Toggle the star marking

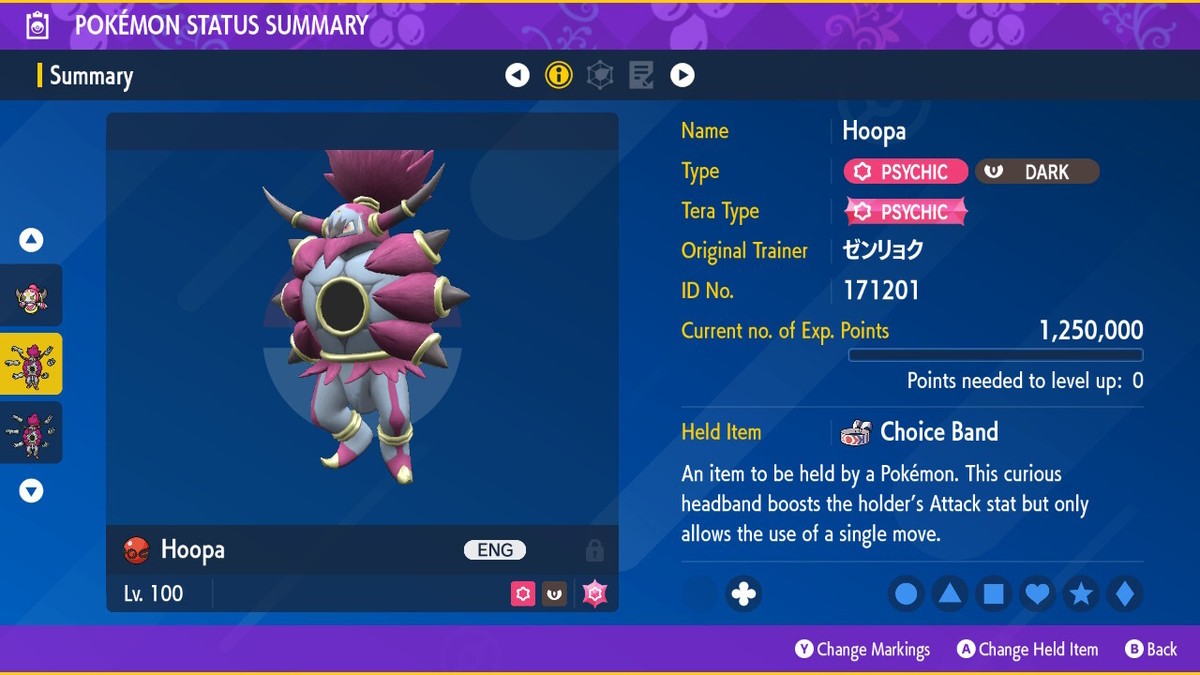coord(1081,595)
